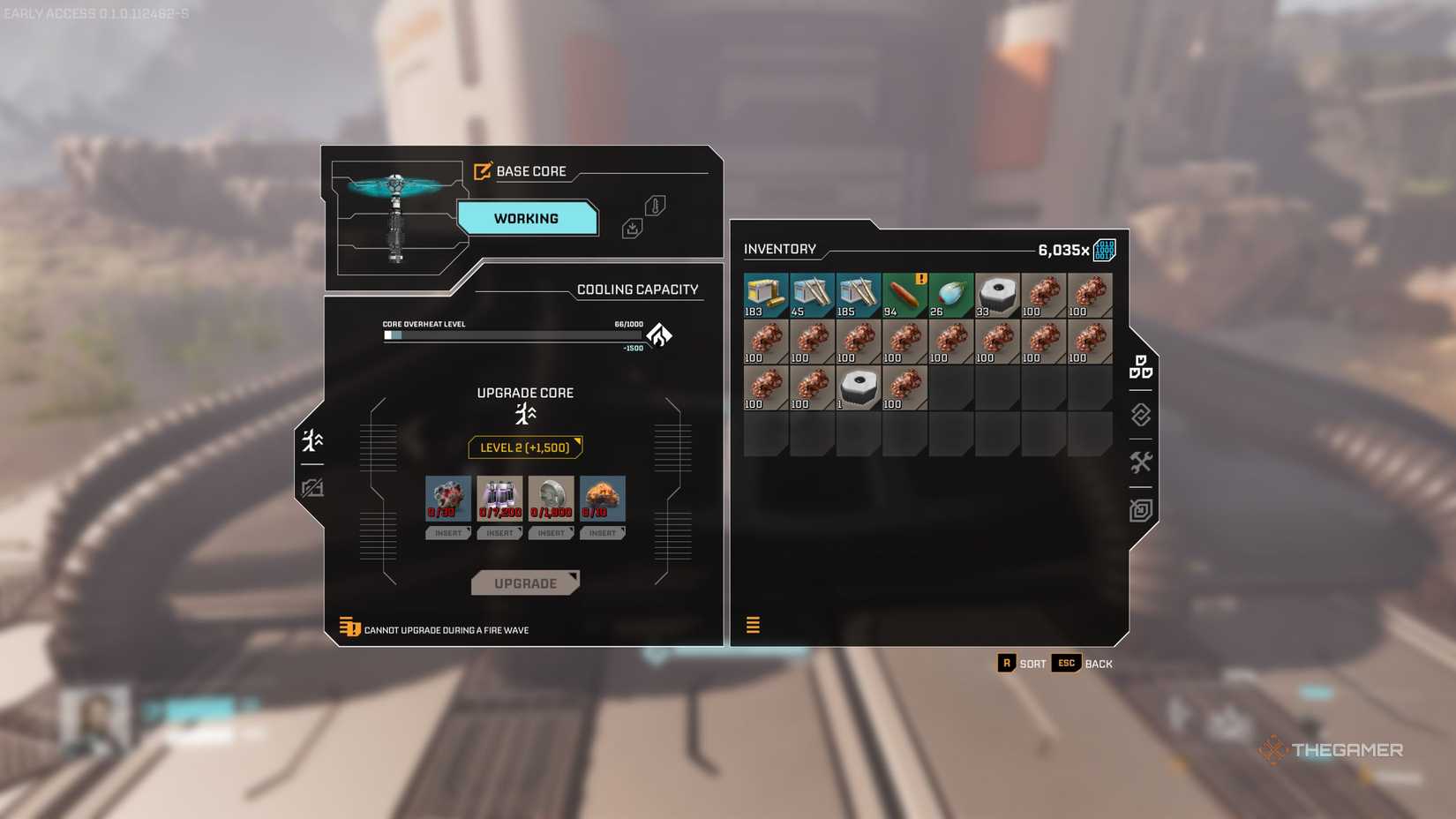Open the blueprints panel icon on inventory sidebar
The width and height of the screenshot is (1456, 819).
pyautogui.click(x=1140, y=370)
